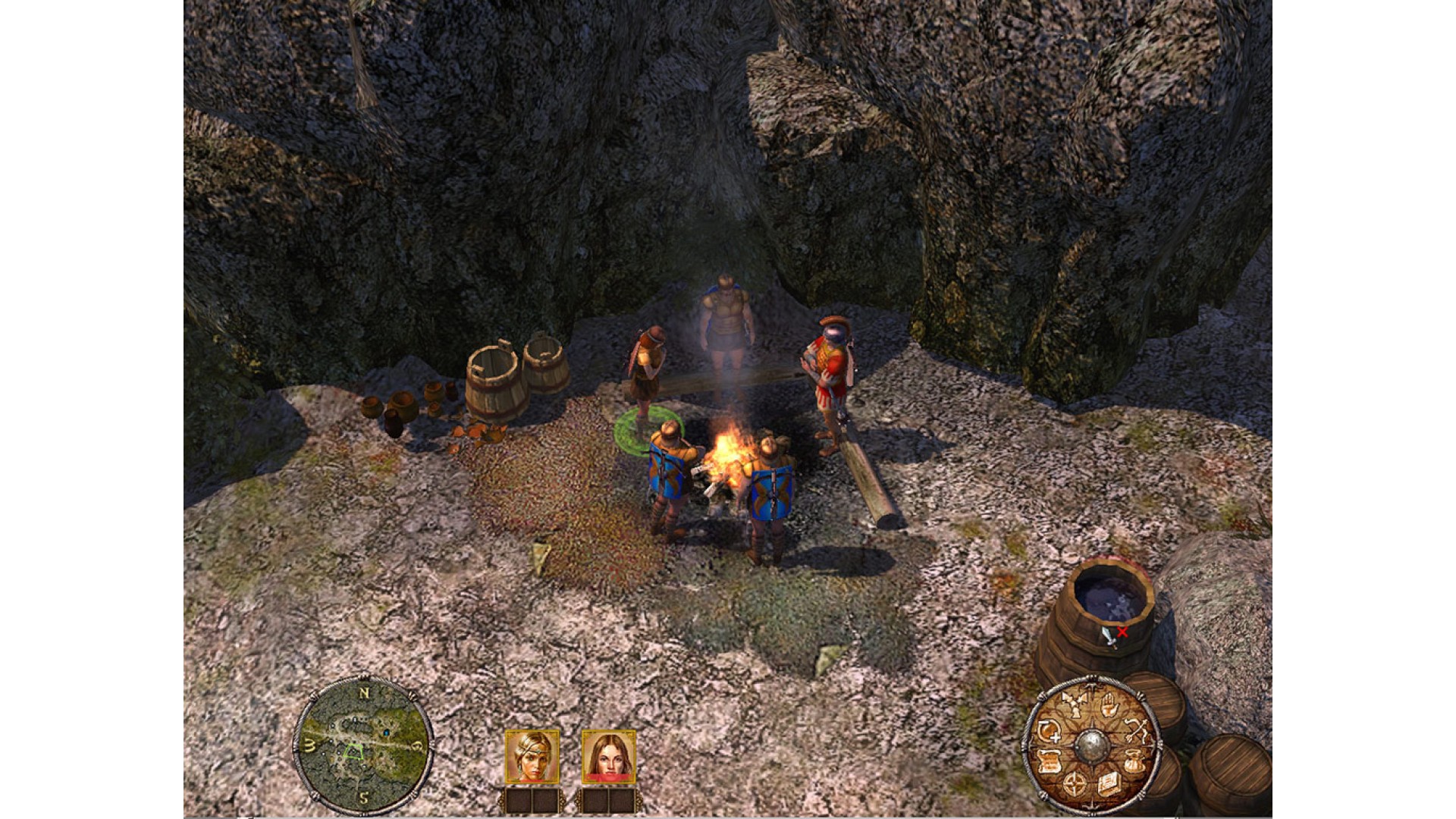Select the brown-haired woman portrait

click(609, 756)
